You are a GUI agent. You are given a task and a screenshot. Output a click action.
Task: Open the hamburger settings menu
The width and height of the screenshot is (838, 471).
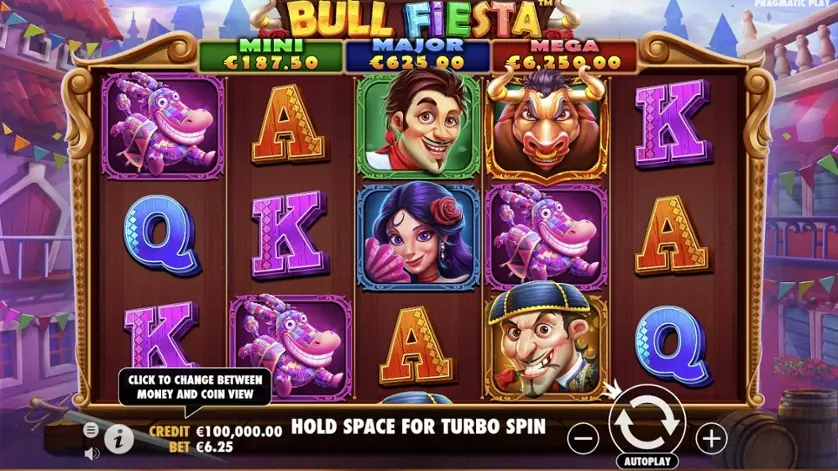(91, 429)
